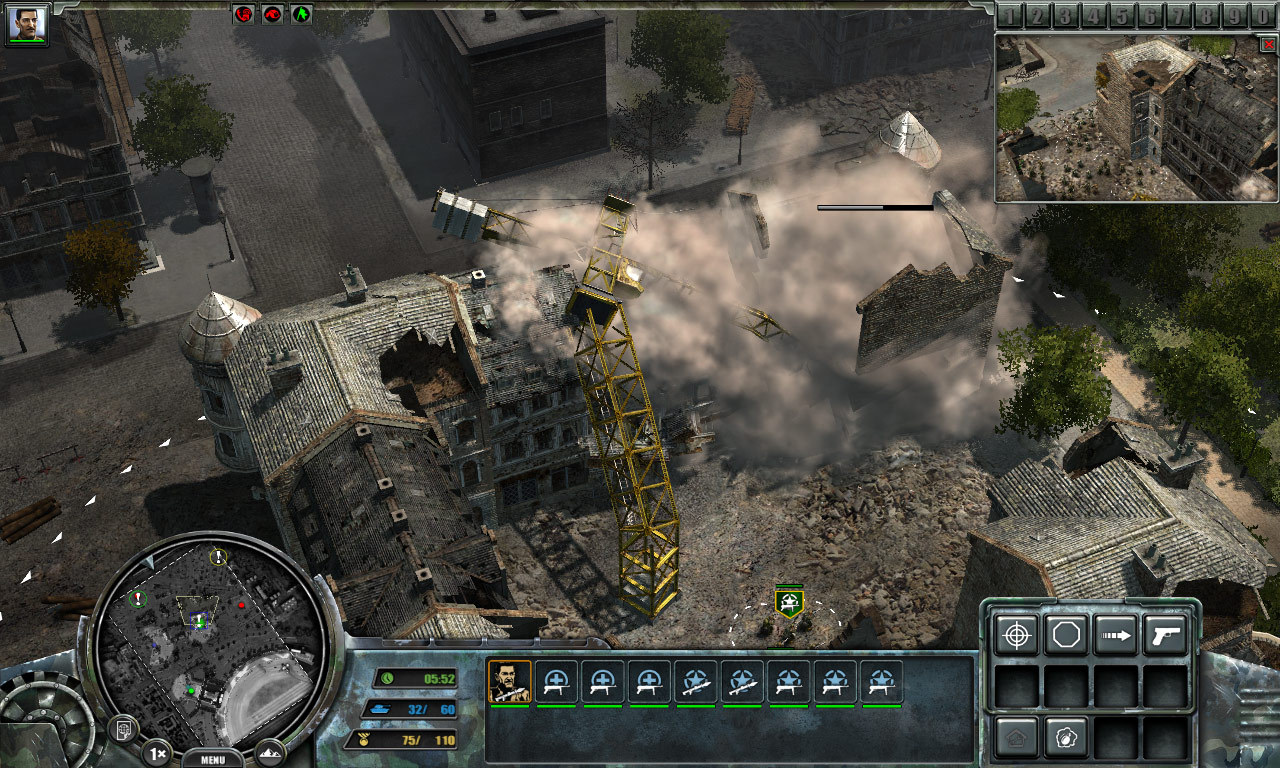Screen dimensions: 1280x768
Task: Toggle the red fist fire-at-will stance
Action: click(x=244, y=14)
